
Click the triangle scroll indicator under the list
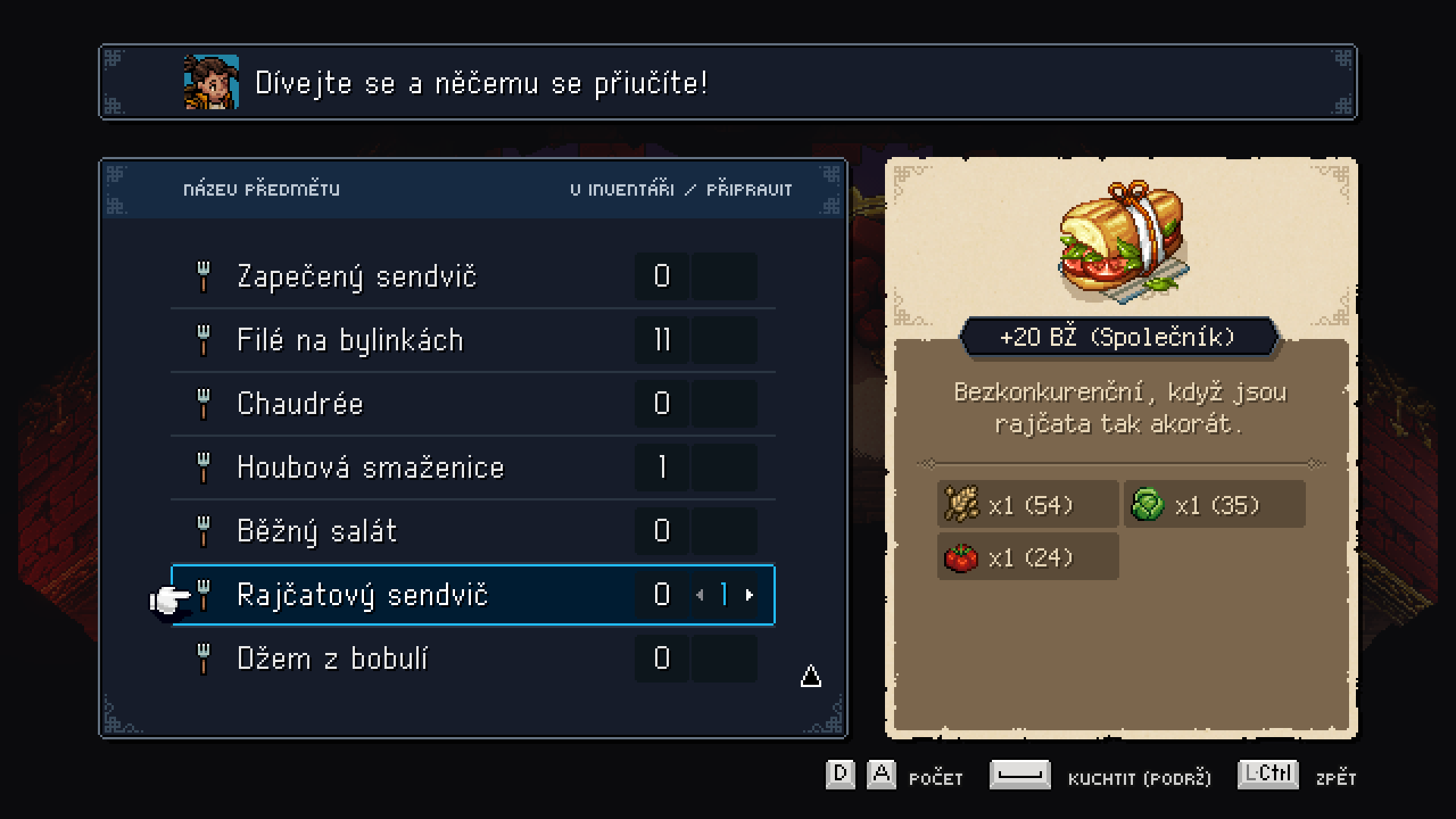811,676
